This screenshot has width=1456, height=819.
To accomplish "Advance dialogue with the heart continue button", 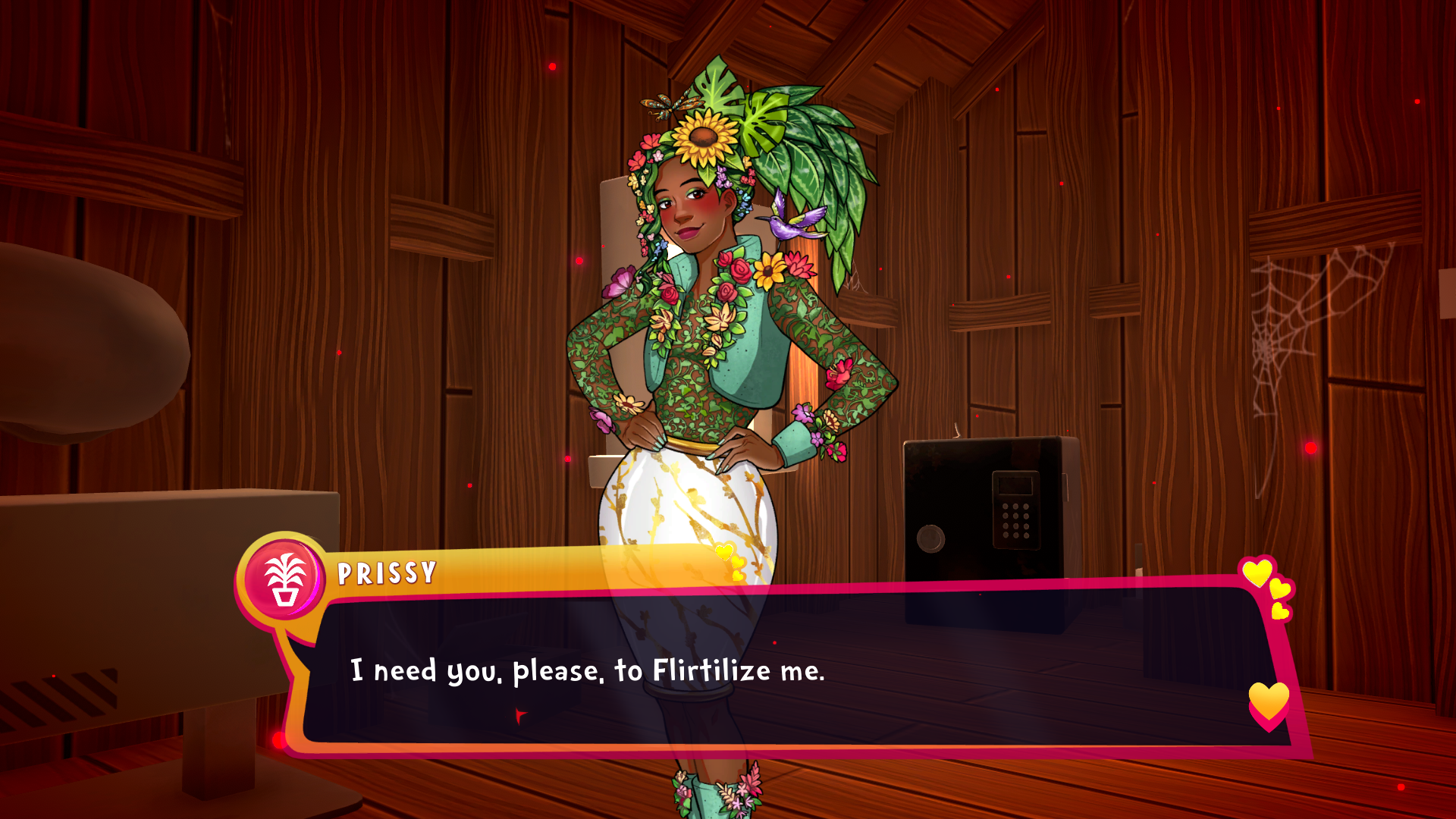I will tap(1269, 704).
